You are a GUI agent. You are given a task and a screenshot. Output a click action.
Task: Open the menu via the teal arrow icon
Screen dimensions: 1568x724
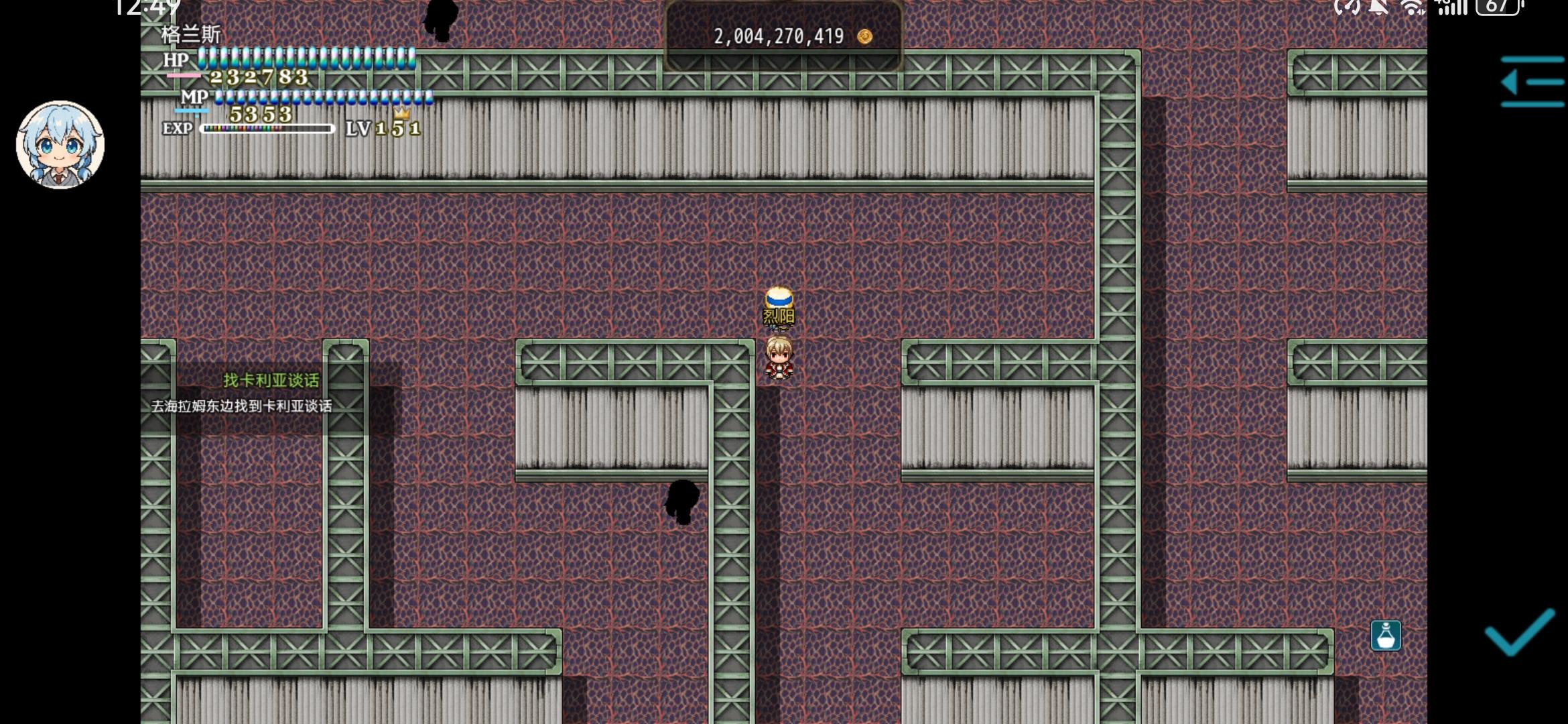click(x=1532, y=82)
